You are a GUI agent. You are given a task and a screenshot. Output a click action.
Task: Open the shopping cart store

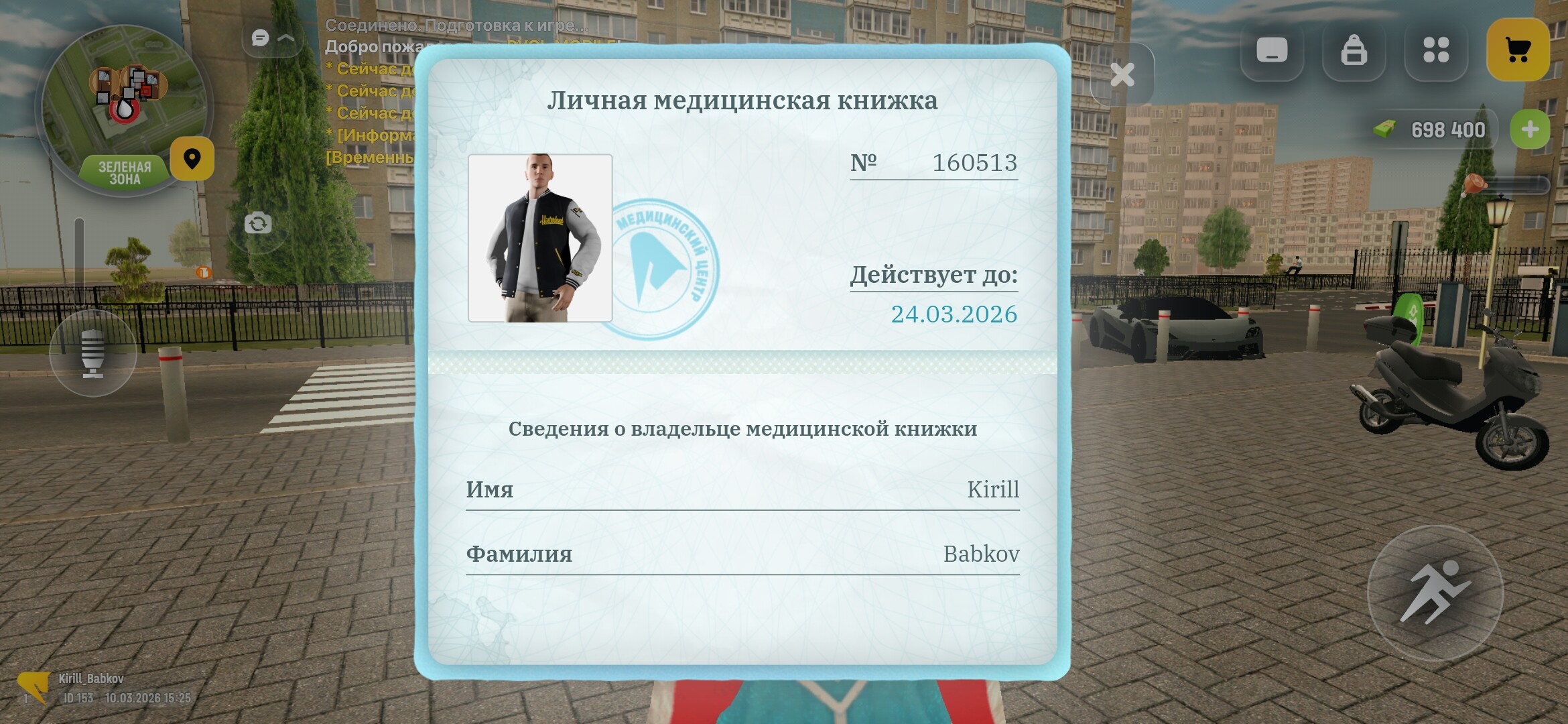(x=1518, y=48)
